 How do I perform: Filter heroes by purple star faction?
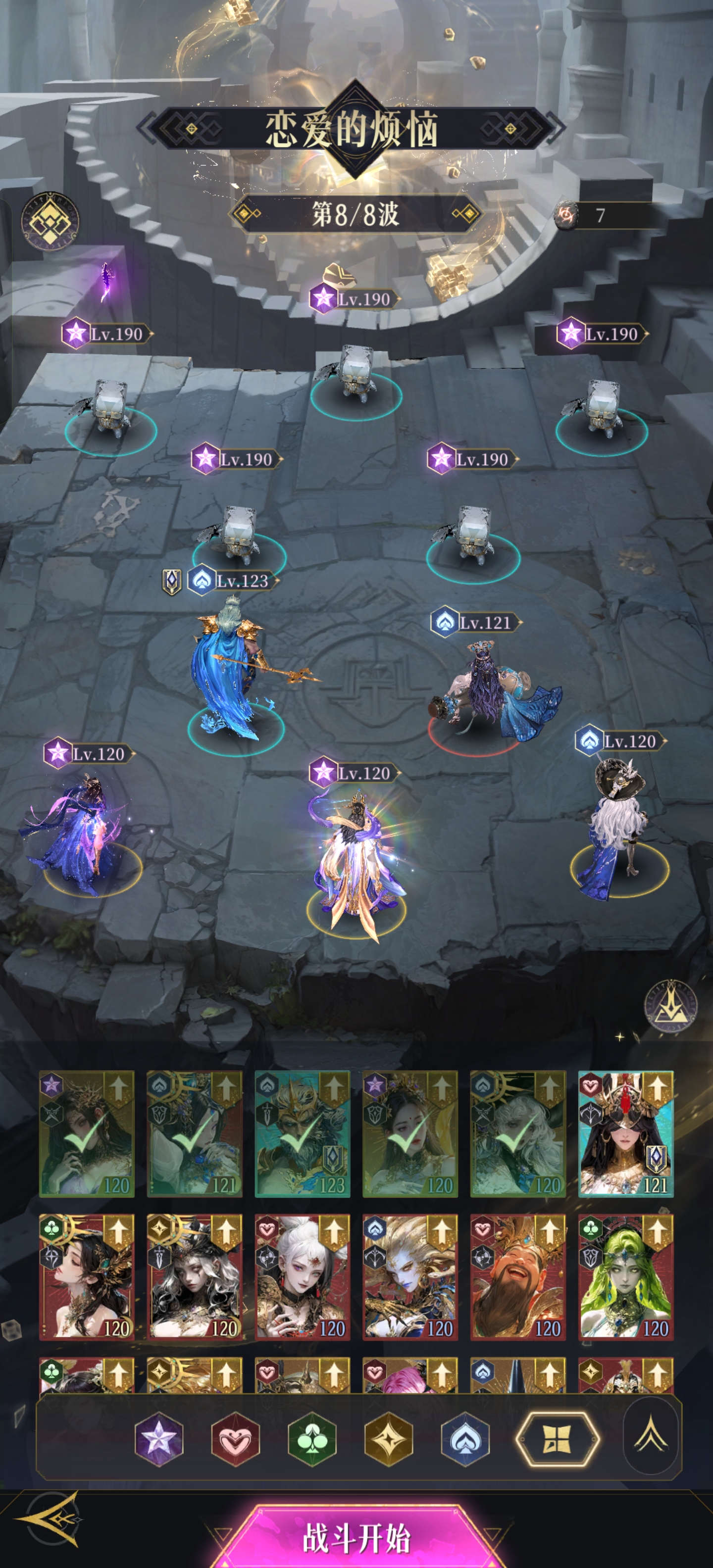[158, 1440]
